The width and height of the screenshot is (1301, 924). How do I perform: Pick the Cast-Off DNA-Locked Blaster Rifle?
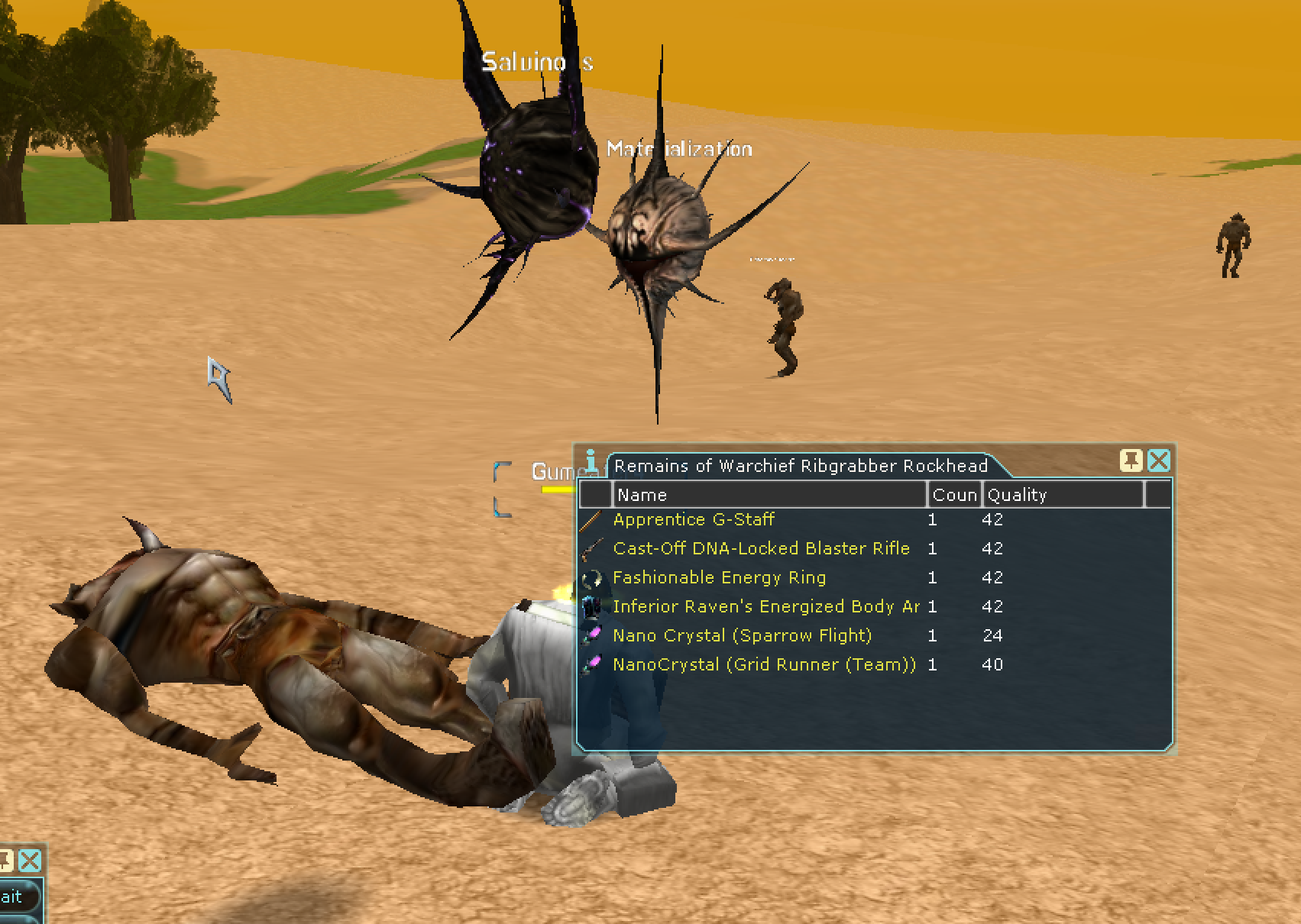click(x=761, y=549)
